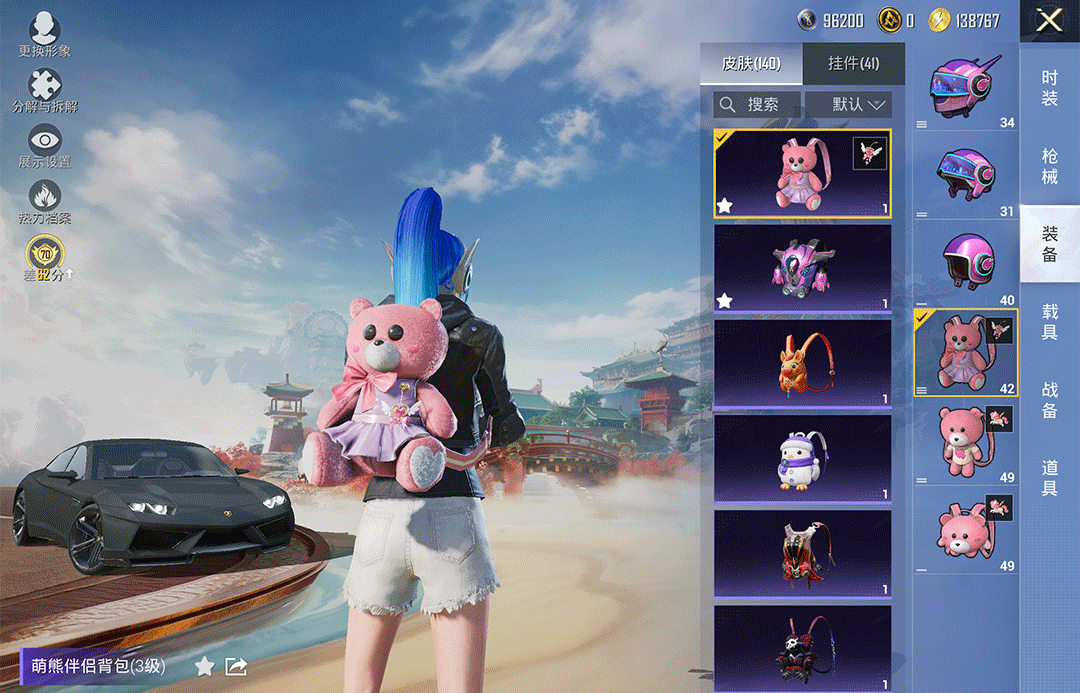Open the 默认 sort dropdown
The height and width of the screenshot is (693, 1080).
[848, 104]
